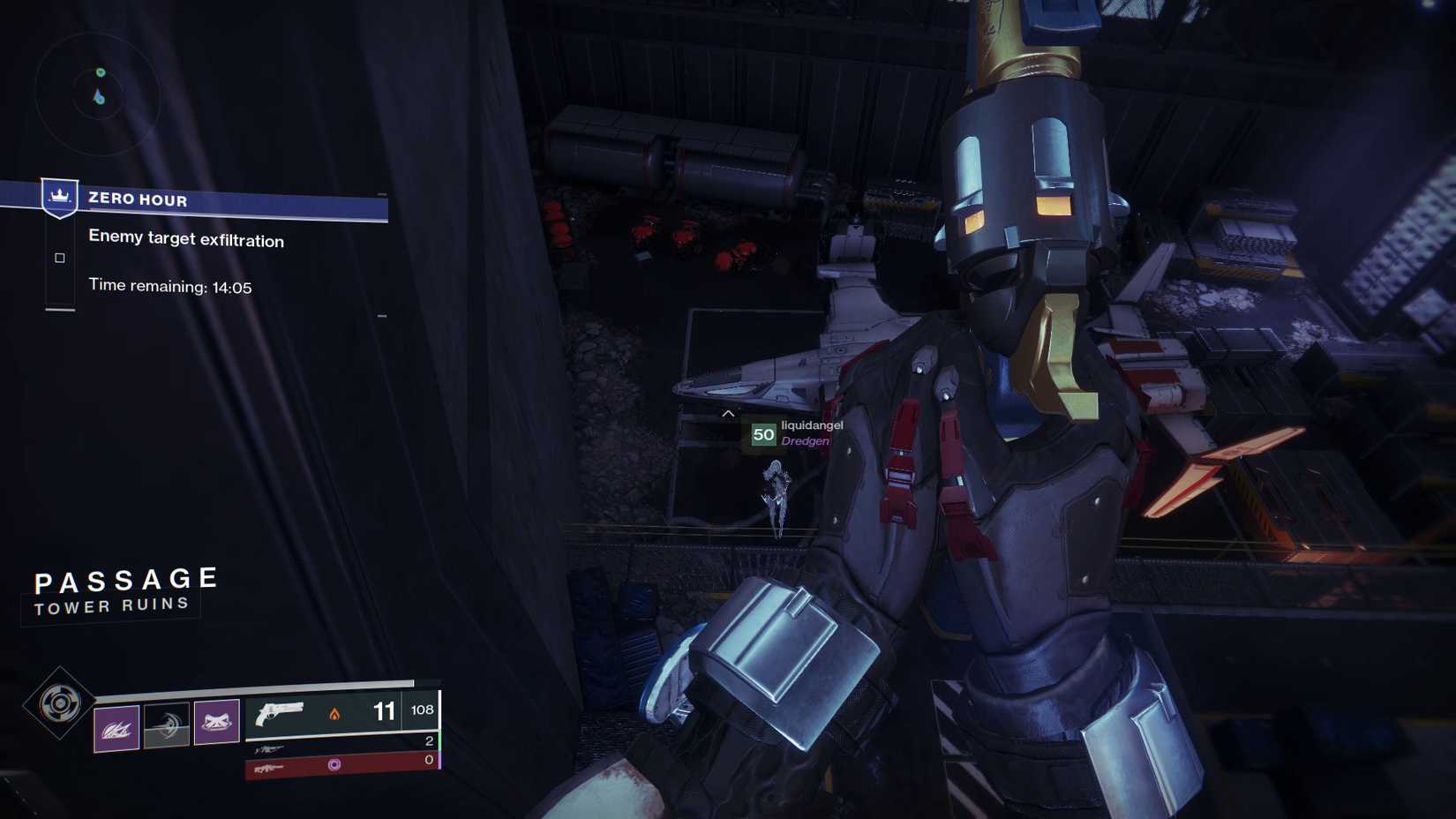
Task: Expand the chevron above liquidangel's nameplate
Action: 729,413
